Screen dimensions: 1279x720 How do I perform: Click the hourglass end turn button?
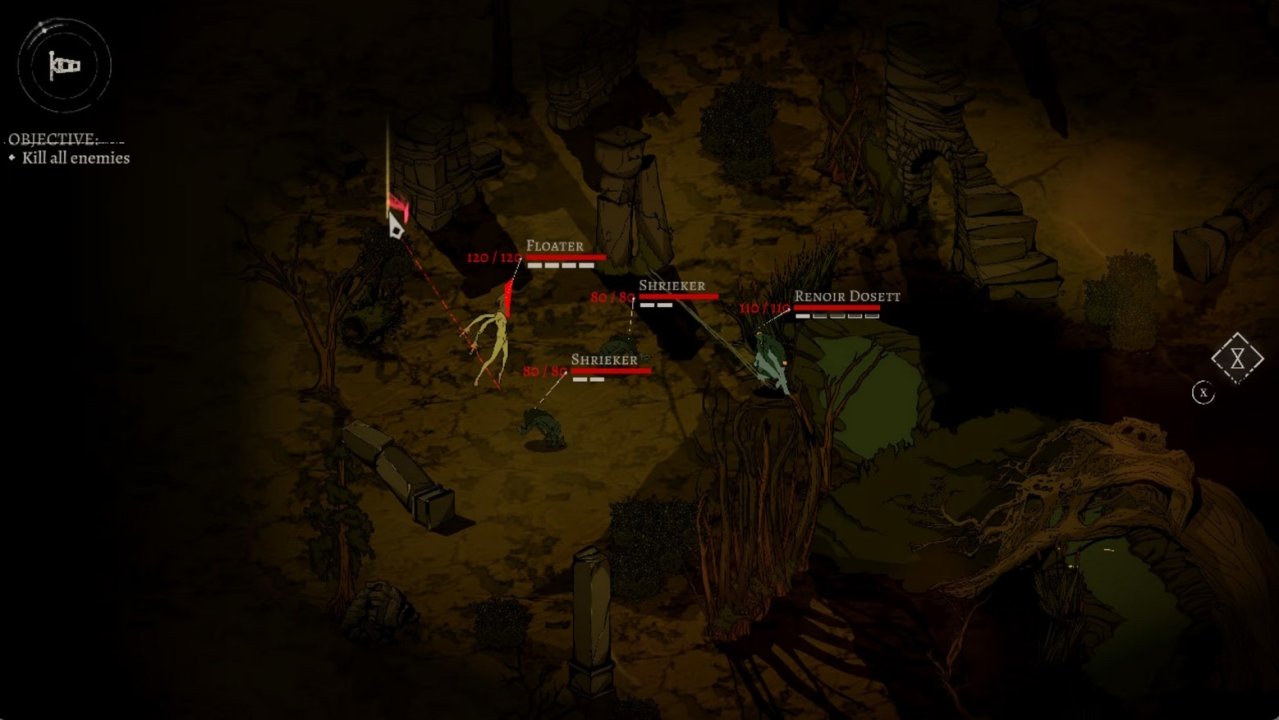[x=1237, y=358]
